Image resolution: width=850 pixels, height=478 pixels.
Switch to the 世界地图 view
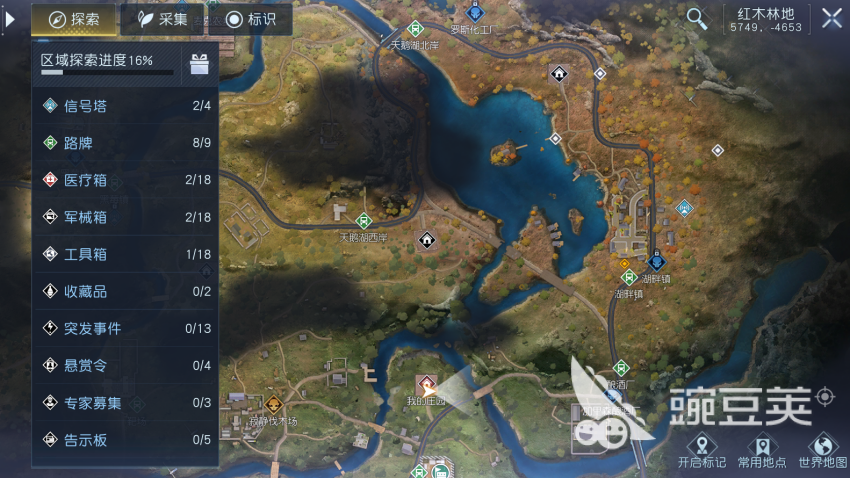(822, 451)
